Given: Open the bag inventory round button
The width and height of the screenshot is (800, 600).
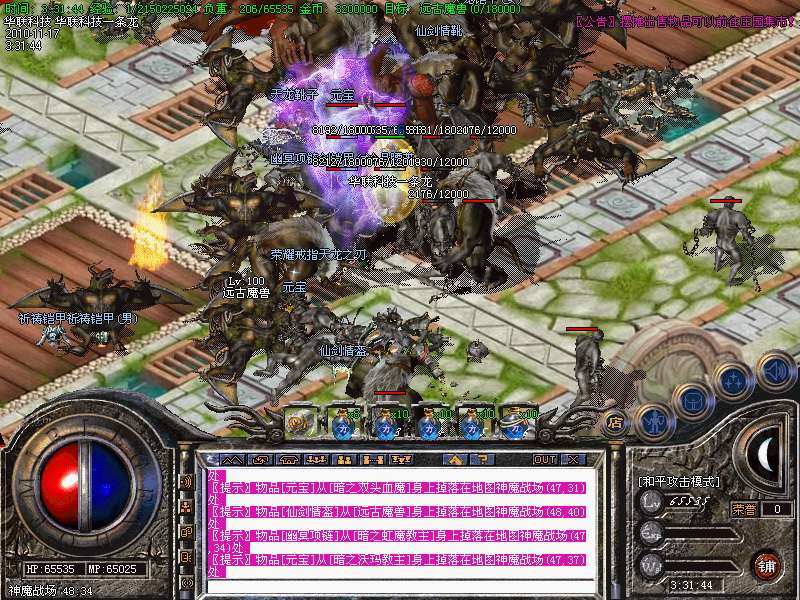Looking at the screenshot, I should click(691, 402).
